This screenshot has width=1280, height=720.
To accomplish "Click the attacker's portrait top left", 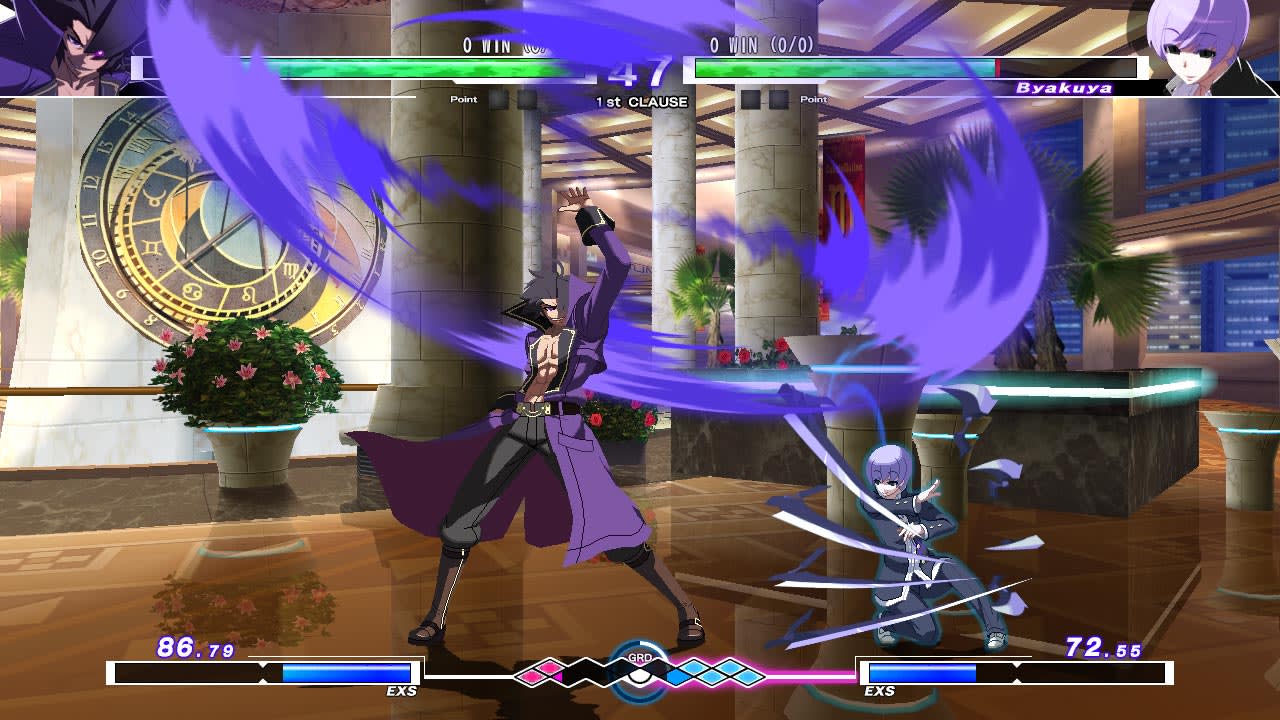I will pyautogui.click(x=68, y=45).
